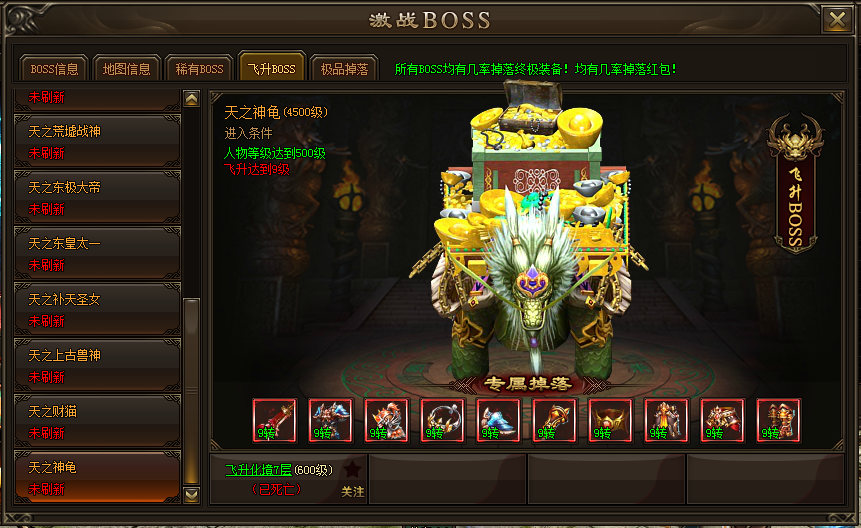
Task: Inspect the ring drop item
Action: click(443, 421)
